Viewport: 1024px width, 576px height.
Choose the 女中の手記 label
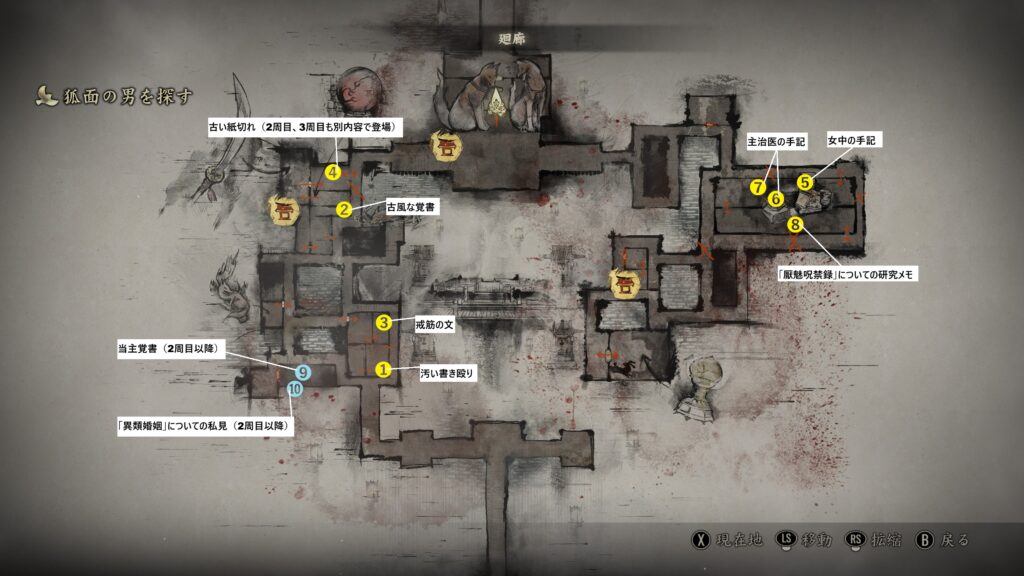point(851,142)
